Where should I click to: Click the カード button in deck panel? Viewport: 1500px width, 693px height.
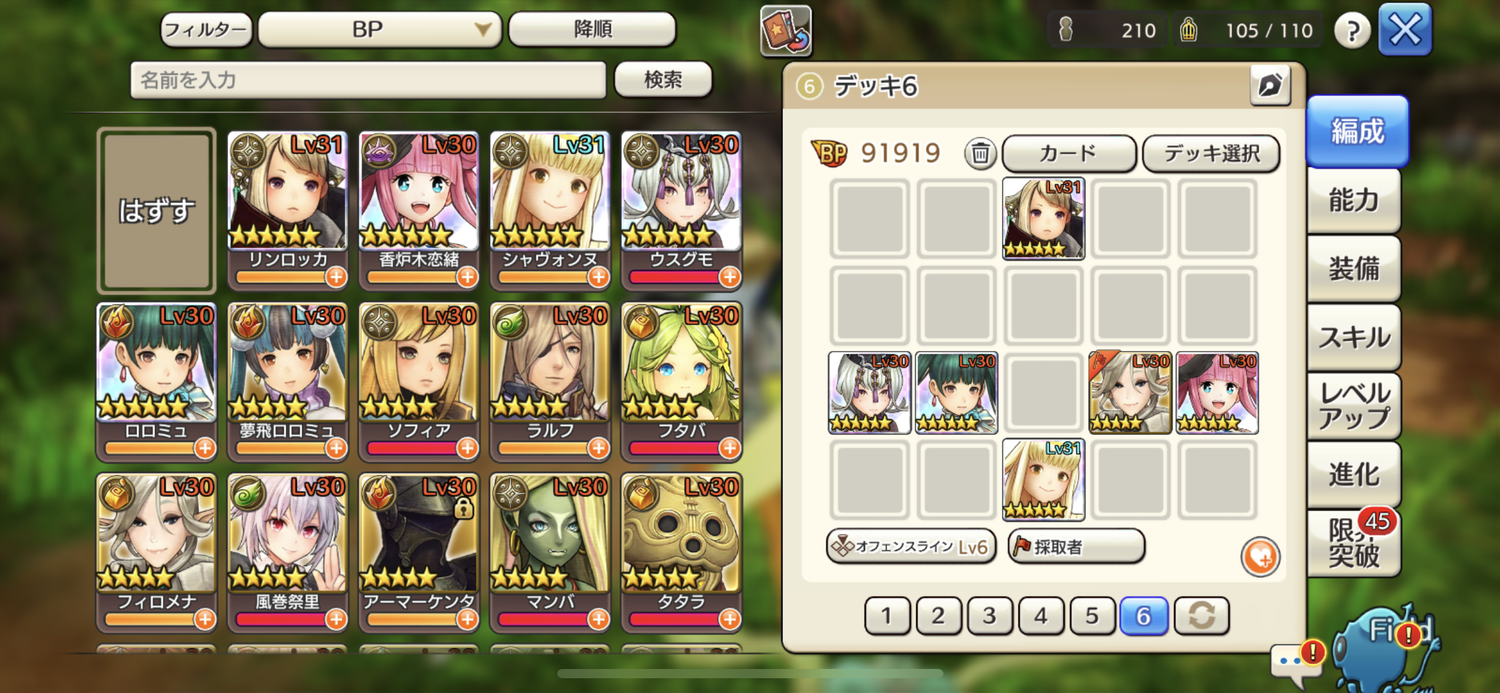point(1068,153)
